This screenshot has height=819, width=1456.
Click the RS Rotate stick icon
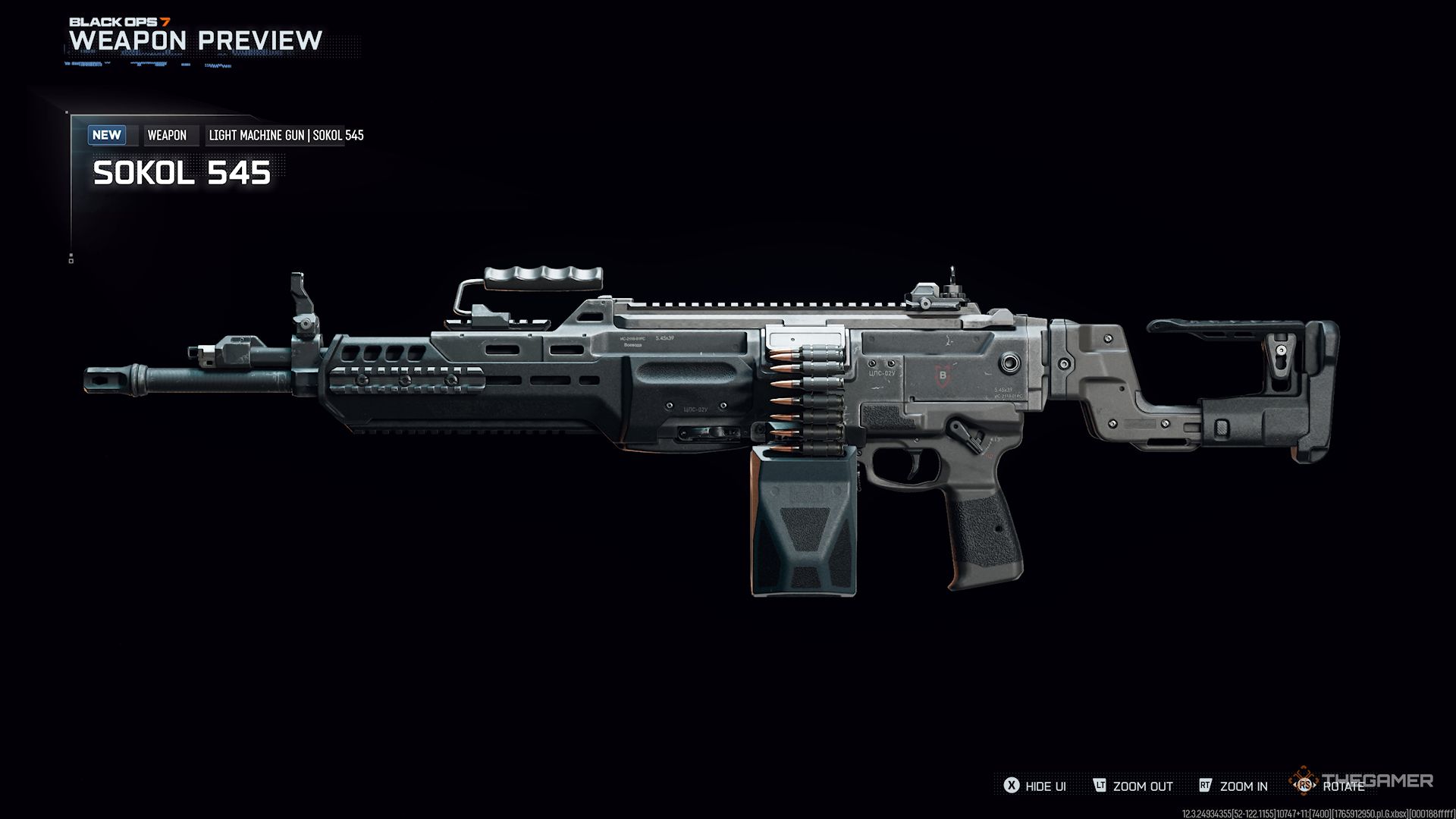click(x=1305, y=786)
